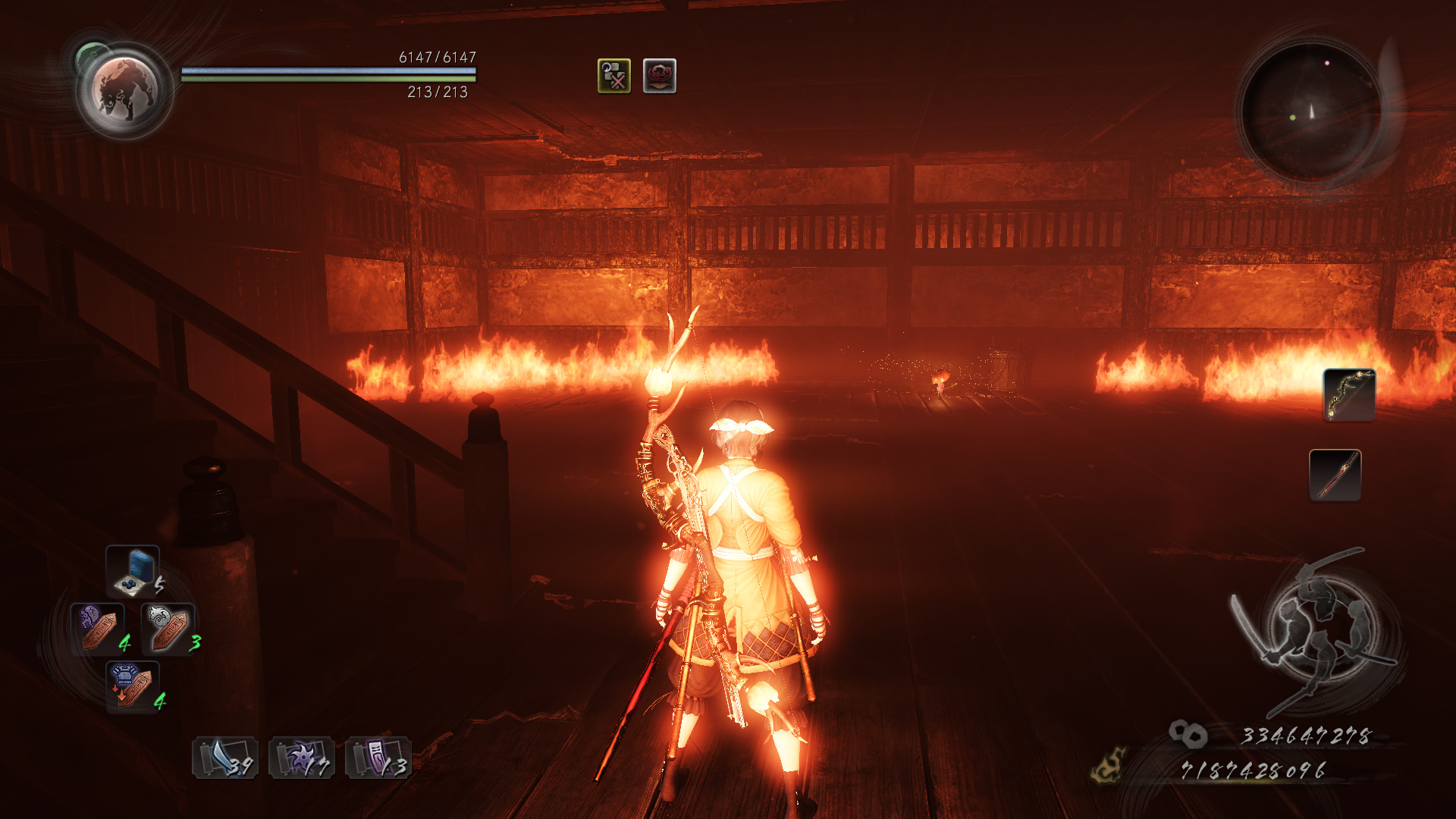
Task: Click the circular radar minimap
Action: tap(1310, 111)
